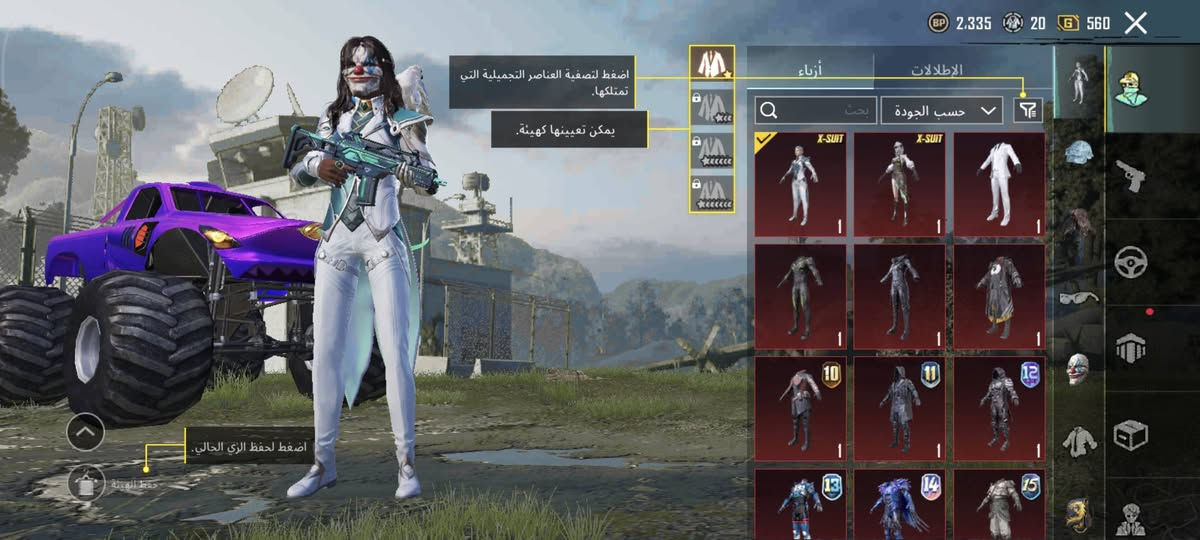Select the equipped X-Suit with the checkmark
This screenshot has width=1200, height=540.
[800, 184]
